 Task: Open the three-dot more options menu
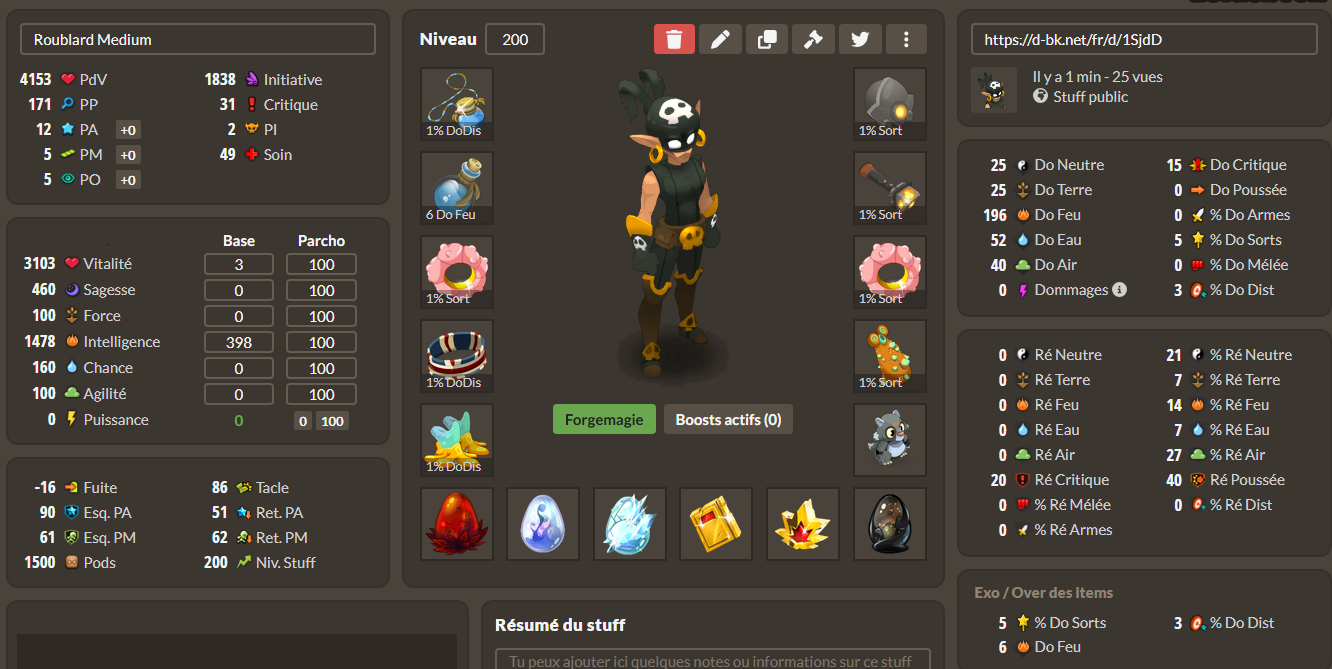pos(906,39)
